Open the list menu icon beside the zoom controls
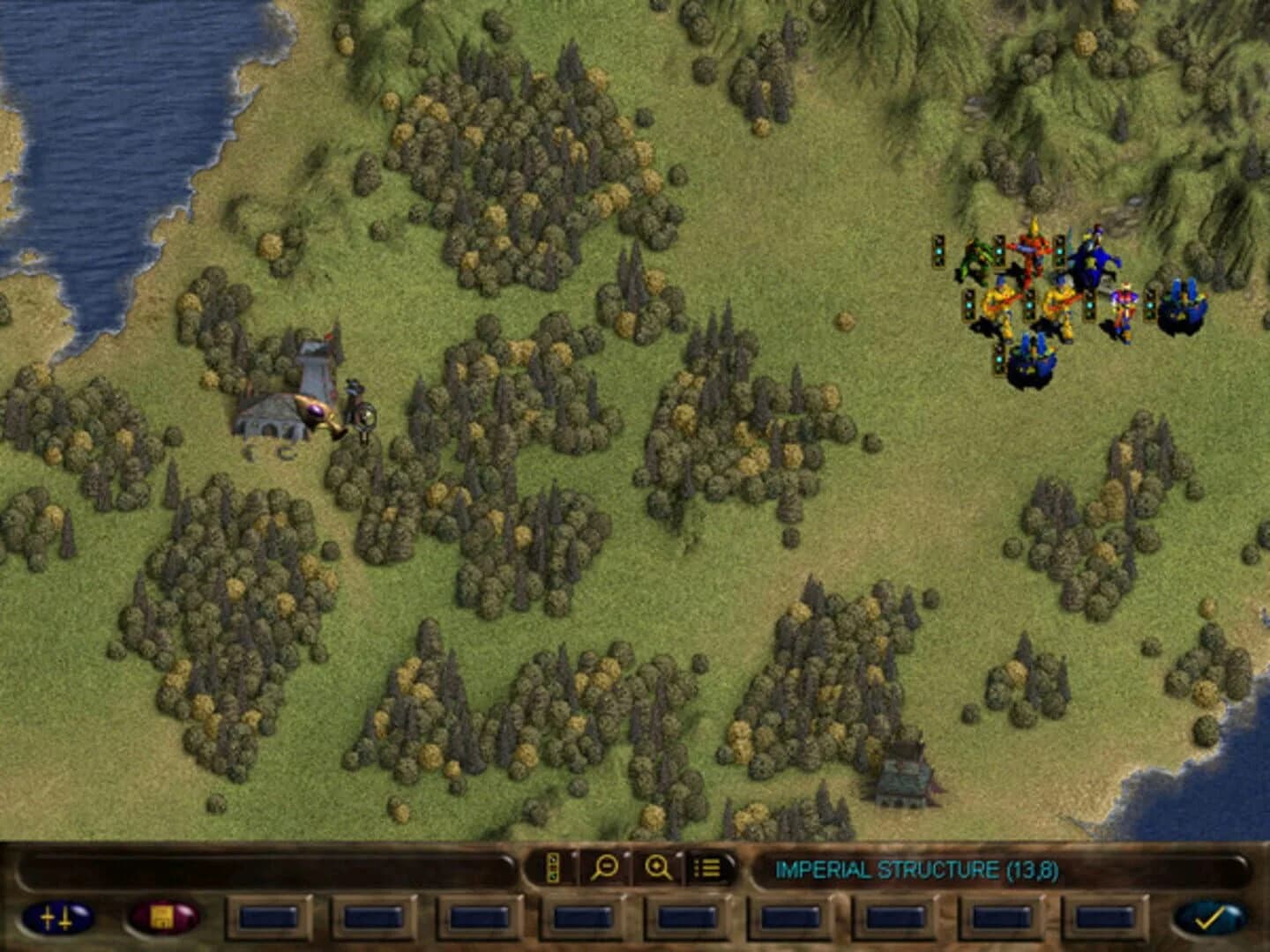This screenshot has height=952, width=1270. click(x=706, y=868)
